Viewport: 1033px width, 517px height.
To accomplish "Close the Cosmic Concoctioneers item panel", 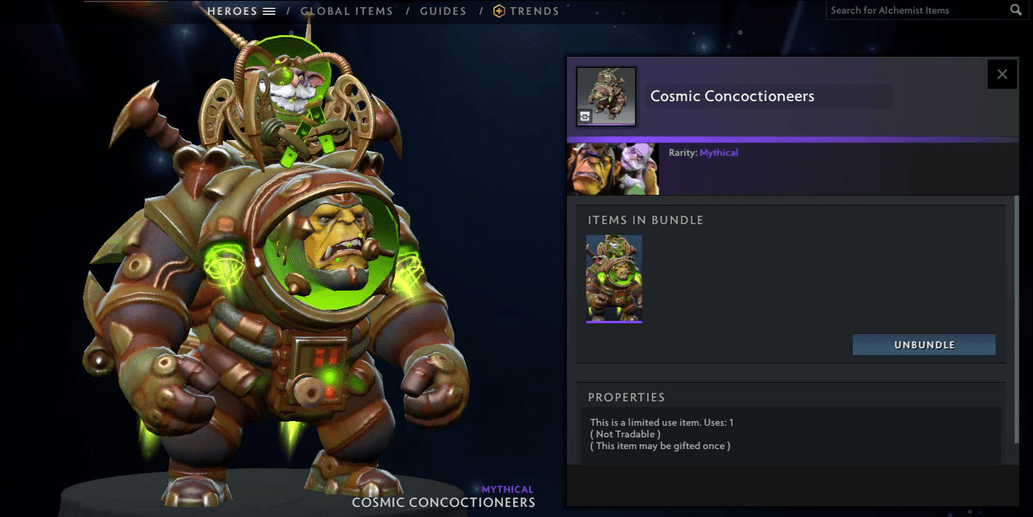I will (x=1002, y=74).
